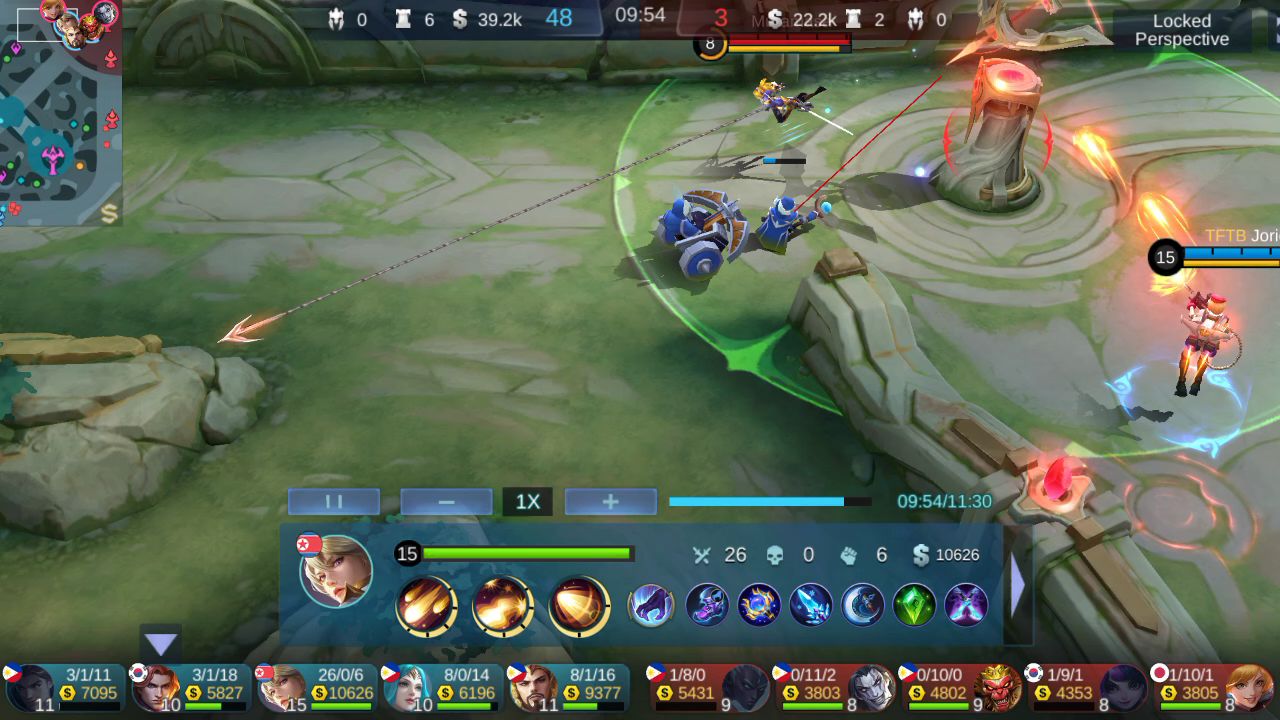Select the falling meteors skill icon

click(427, 606)
